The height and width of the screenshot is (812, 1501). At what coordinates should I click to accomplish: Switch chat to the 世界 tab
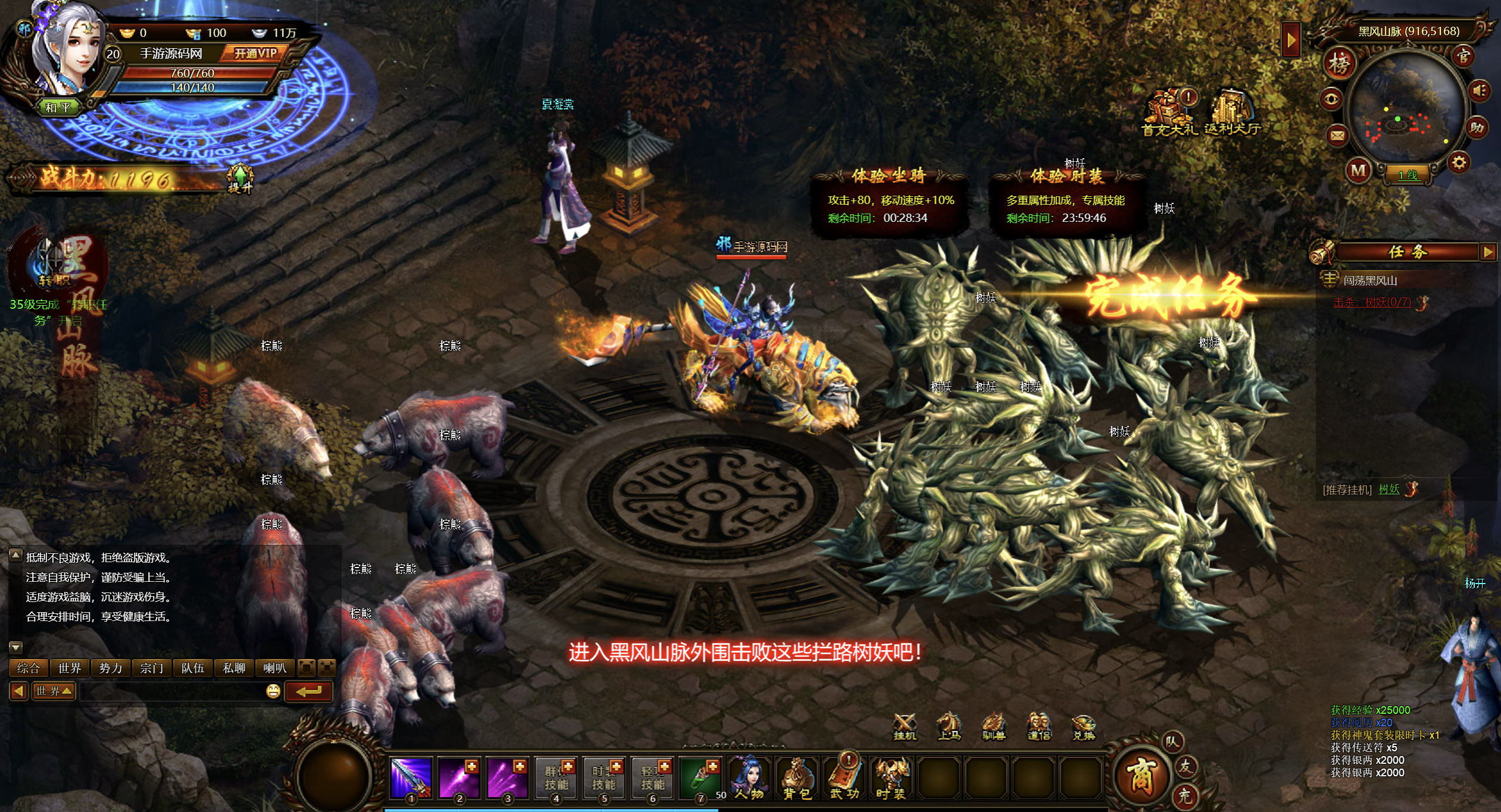[x=70, y=668]
